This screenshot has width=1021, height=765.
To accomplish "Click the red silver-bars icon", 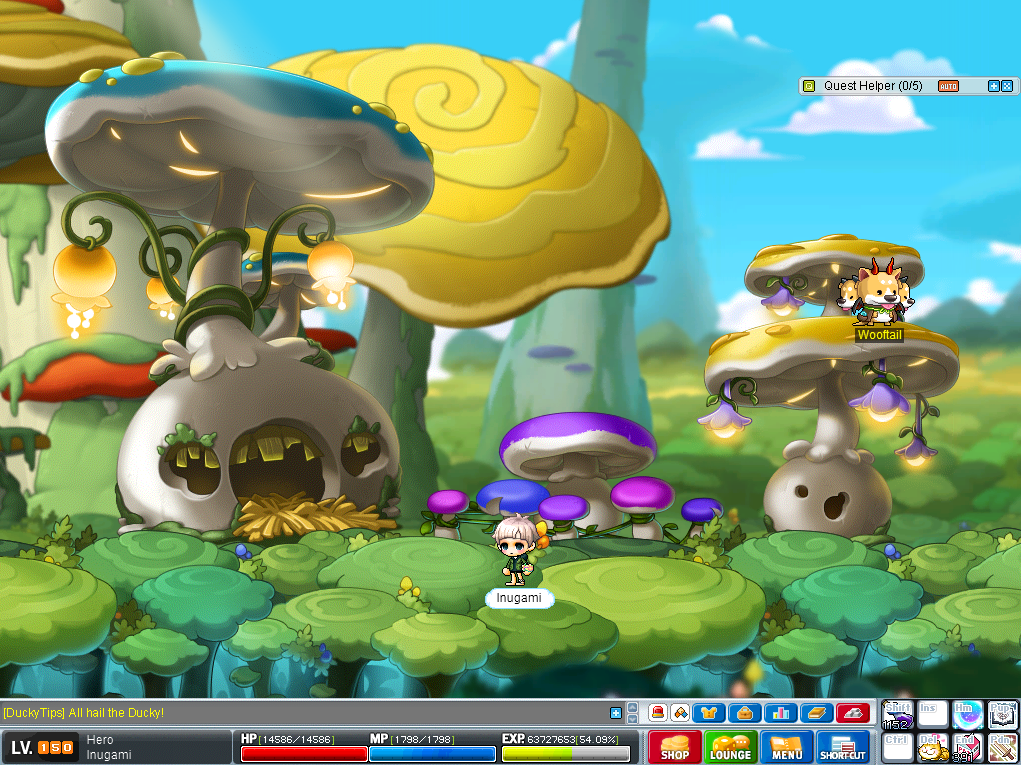I will click(x=851, y=713).
